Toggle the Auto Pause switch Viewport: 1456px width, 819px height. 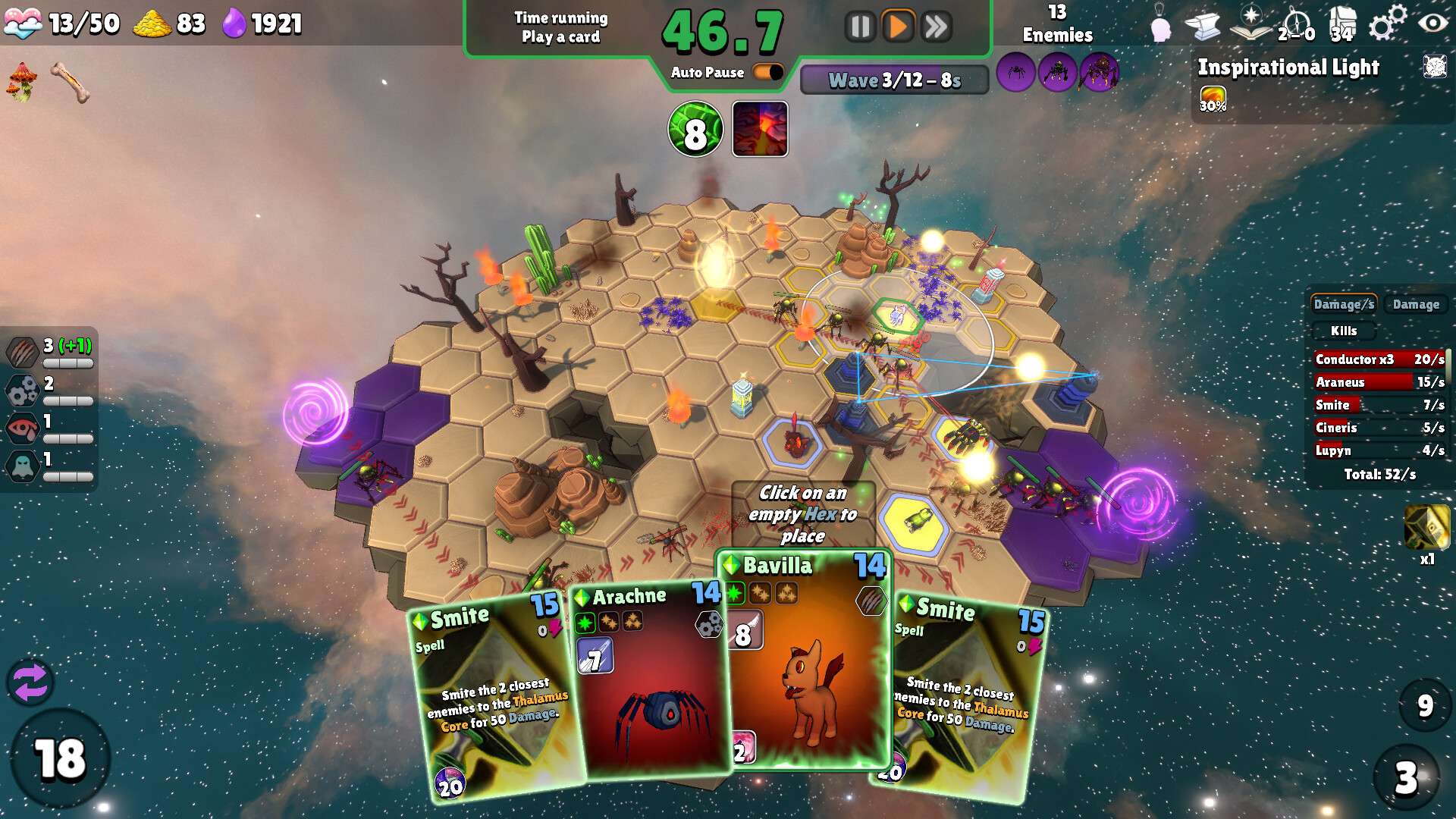(768, 72)
